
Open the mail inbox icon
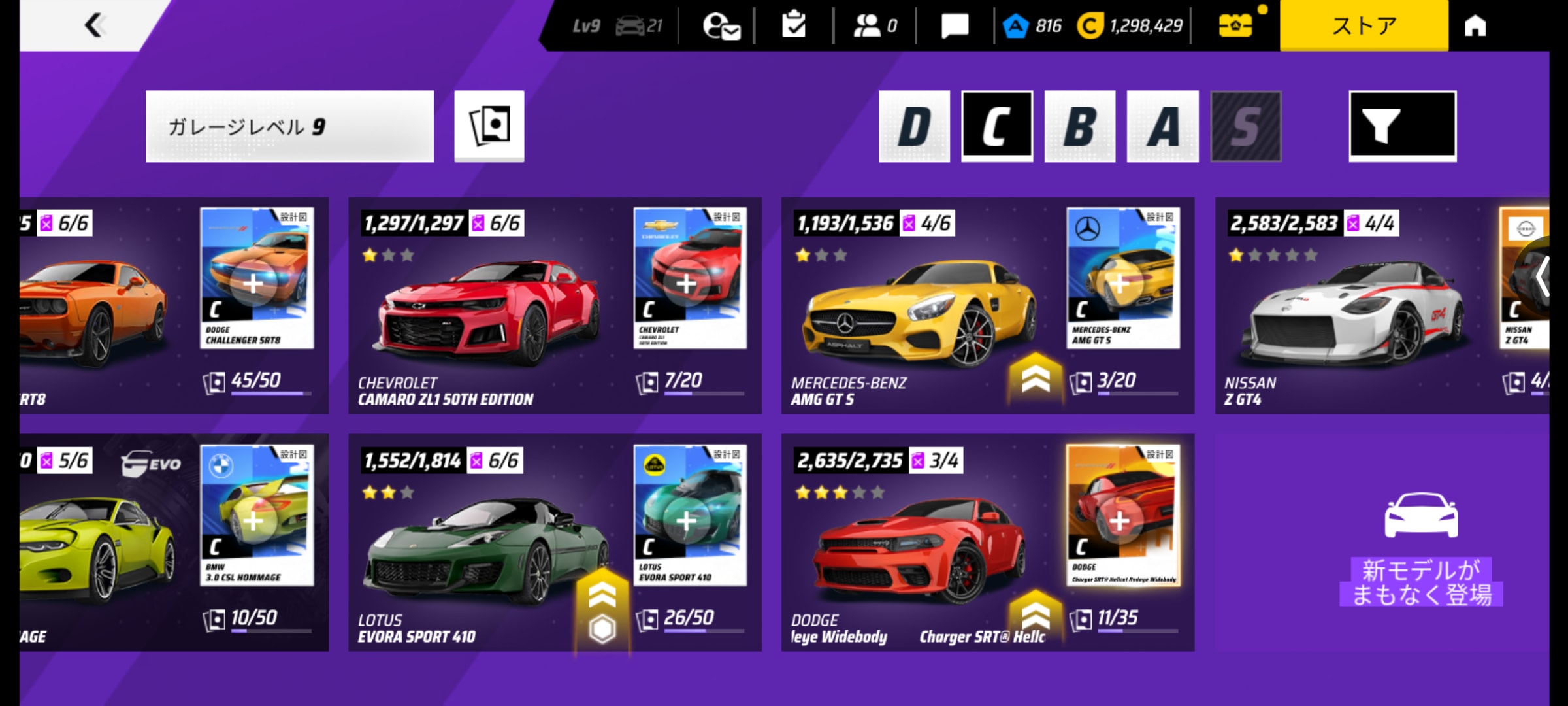click(x=720, y=26)
